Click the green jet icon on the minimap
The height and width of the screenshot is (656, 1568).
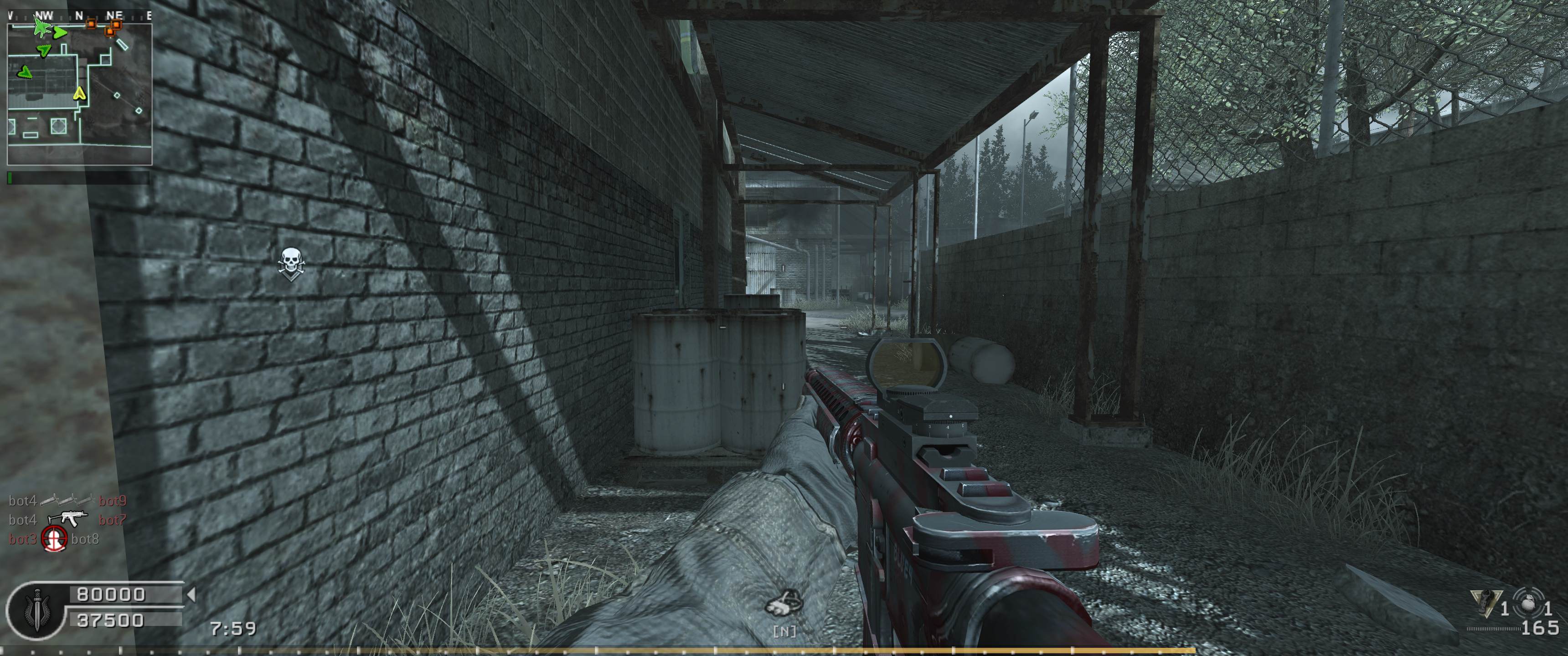[41, 26]
